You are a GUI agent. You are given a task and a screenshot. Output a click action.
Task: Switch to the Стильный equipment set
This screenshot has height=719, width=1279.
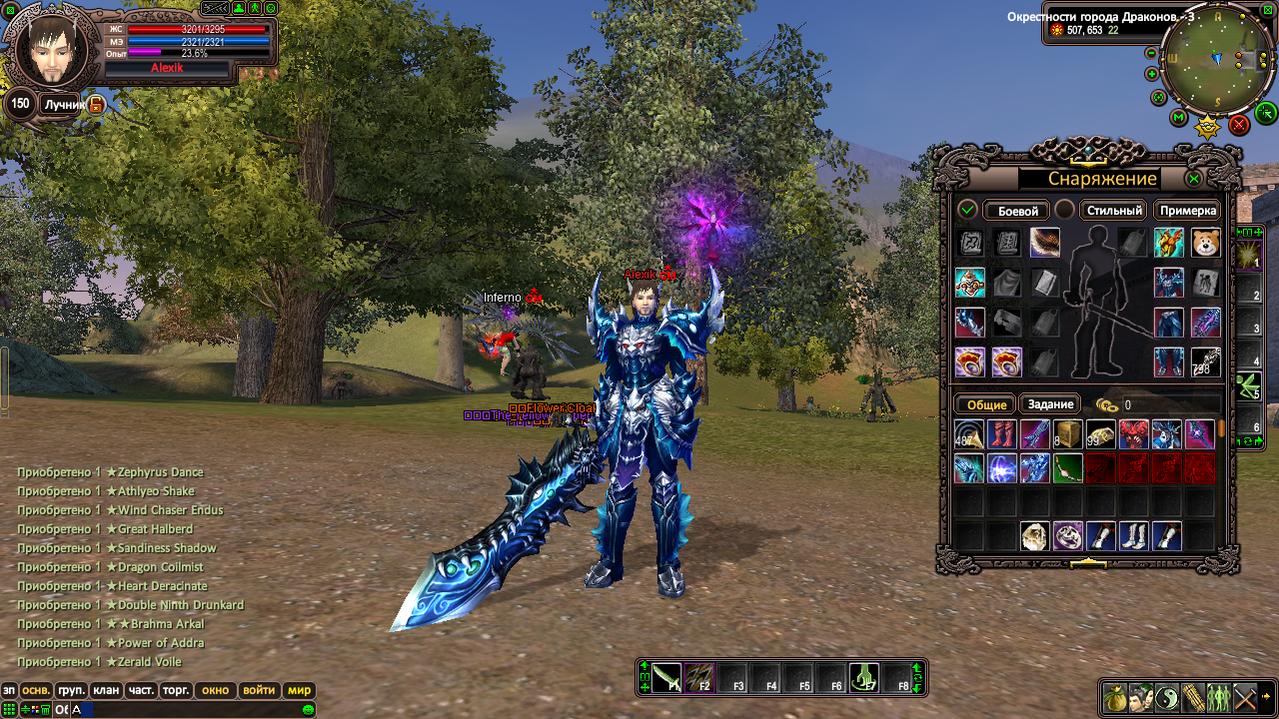(1114, 211)
